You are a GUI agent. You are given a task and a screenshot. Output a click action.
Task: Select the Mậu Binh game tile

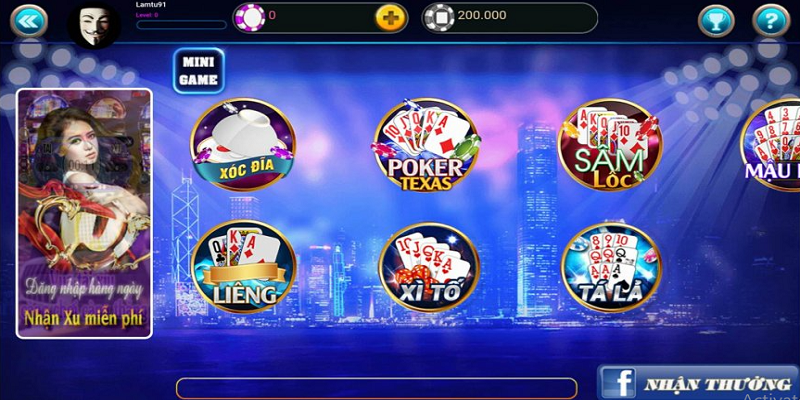(772, 147)
